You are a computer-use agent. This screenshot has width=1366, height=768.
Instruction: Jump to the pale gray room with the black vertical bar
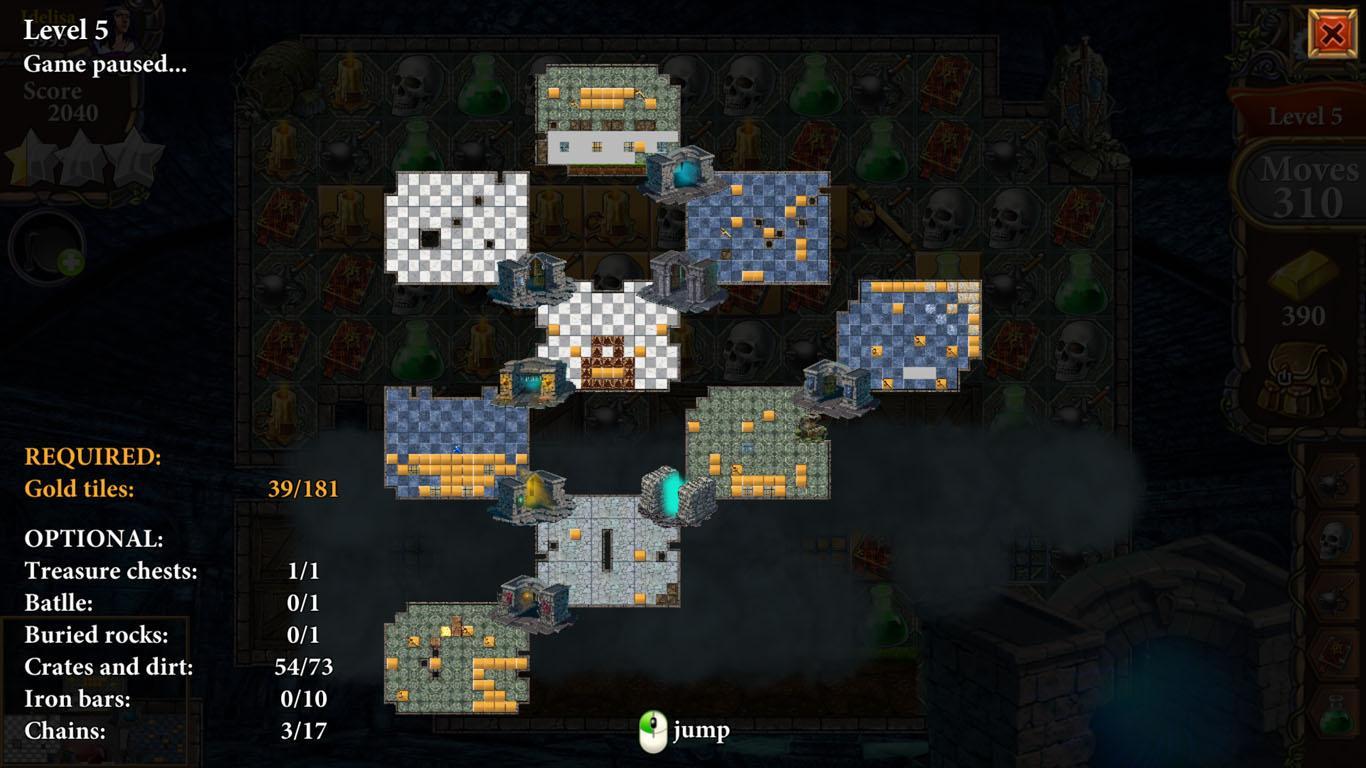607,551
